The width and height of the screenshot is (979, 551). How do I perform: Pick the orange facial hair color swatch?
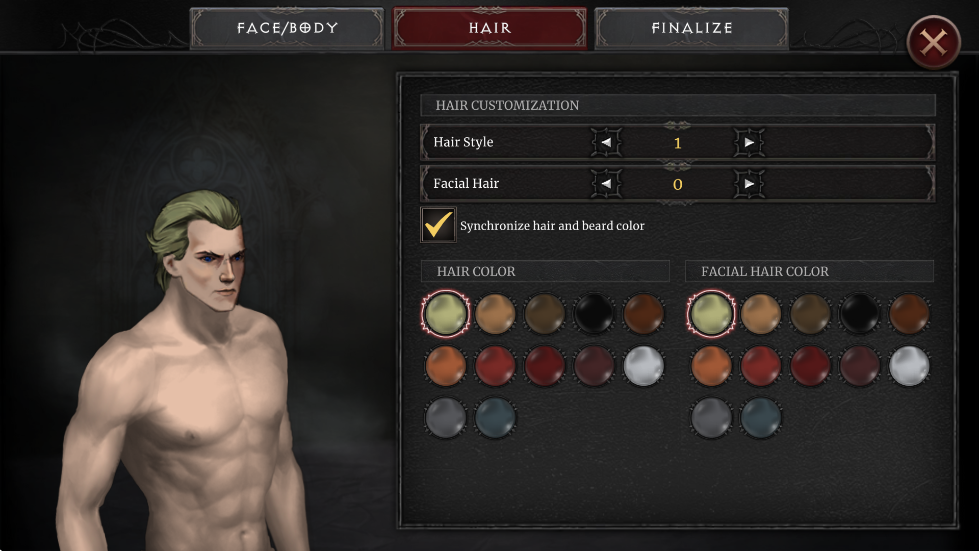(710, 366)
